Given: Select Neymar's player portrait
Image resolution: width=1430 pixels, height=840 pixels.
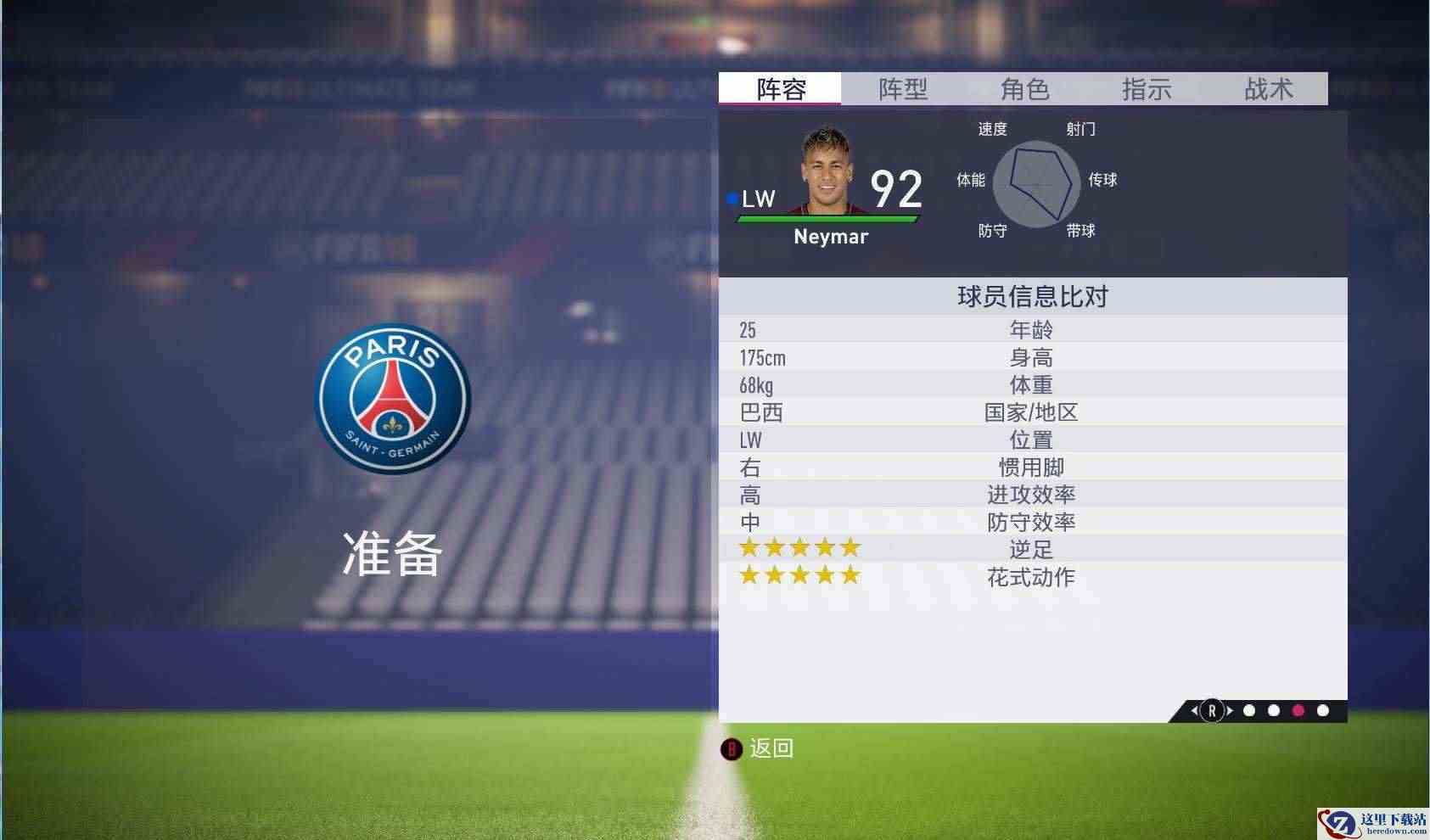Looking at the screenshot, I should (x=826, y=171).
